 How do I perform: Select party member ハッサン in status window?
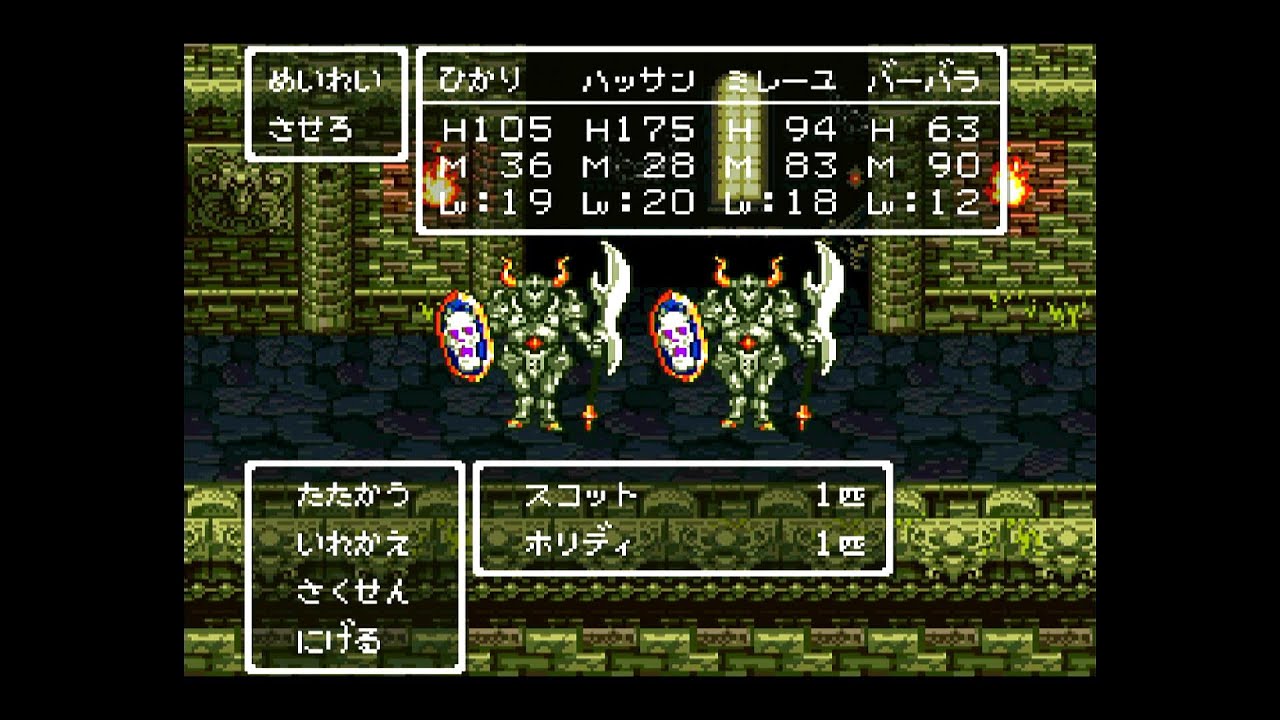coord(637,81)
